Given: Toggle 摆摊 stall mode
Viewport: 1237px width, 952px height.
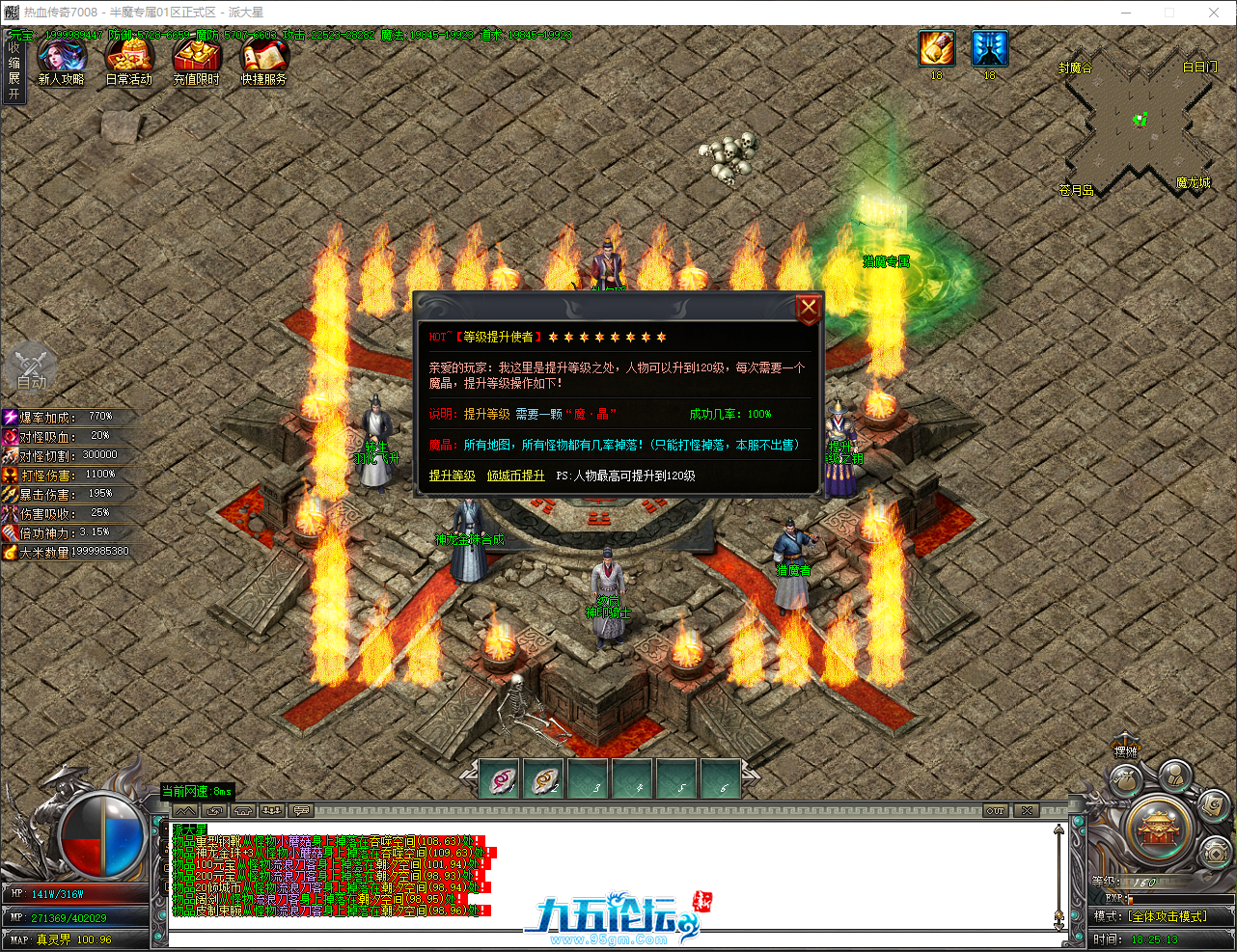Looking at the screenshot, I should [x=1125, y=750].
